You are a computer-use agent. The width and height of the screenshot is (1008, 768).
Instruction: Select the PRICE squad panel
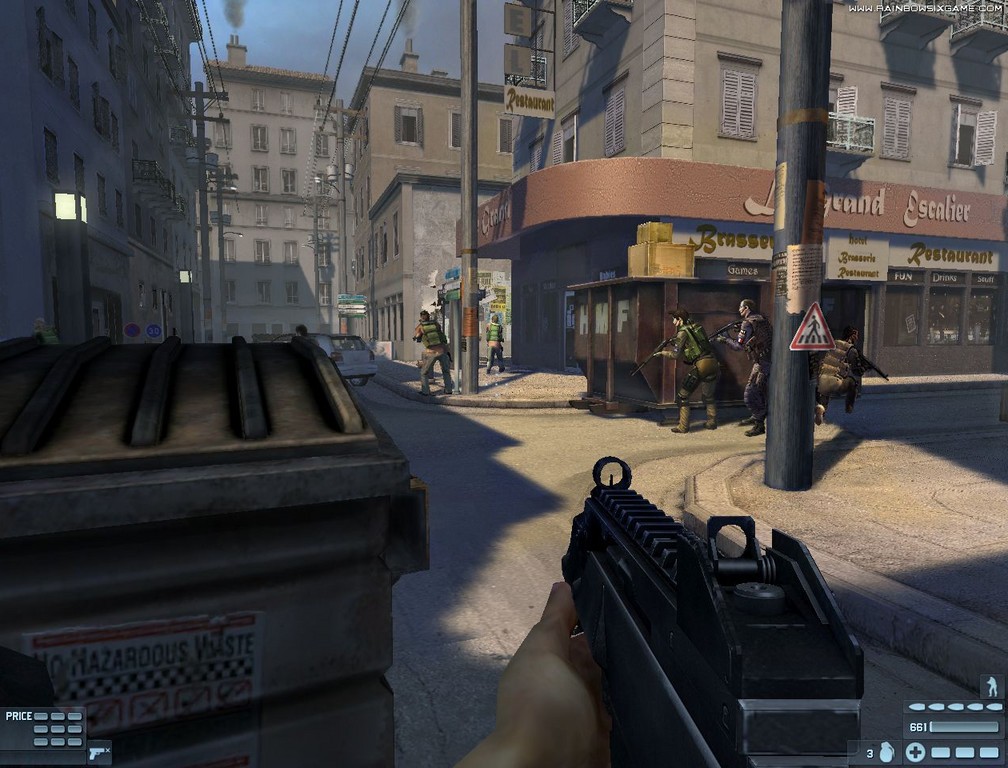[x=44, y=728]
